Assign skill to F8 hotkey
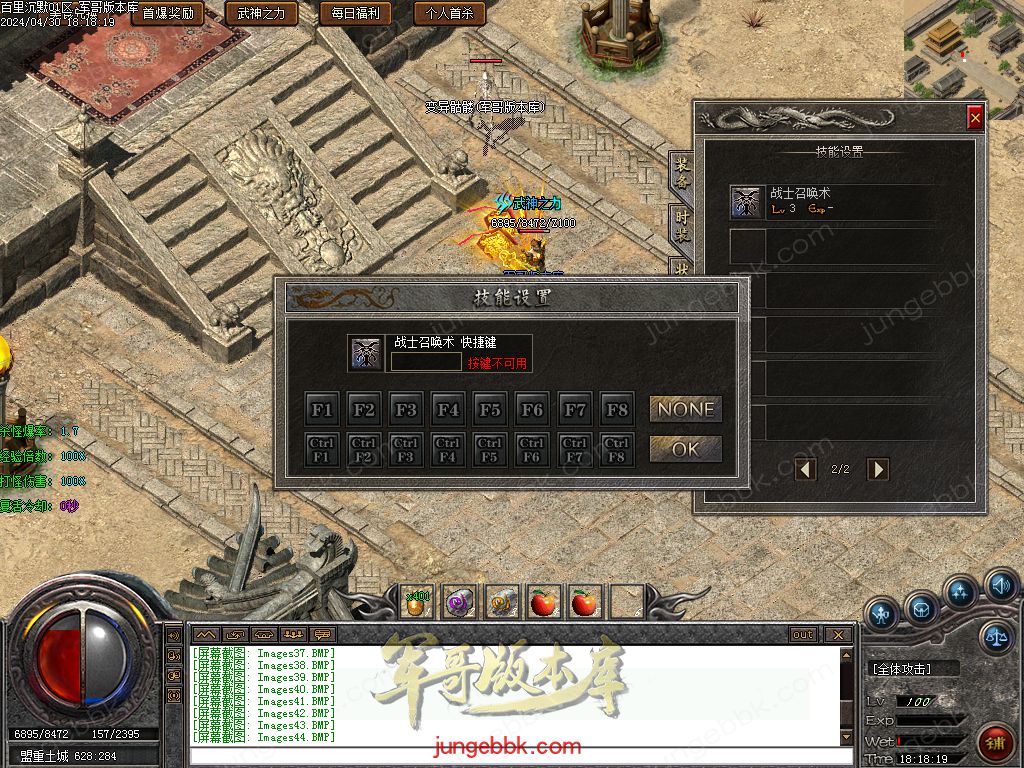This screenshot has height=768, width=1024. click(x=617, y=409)
